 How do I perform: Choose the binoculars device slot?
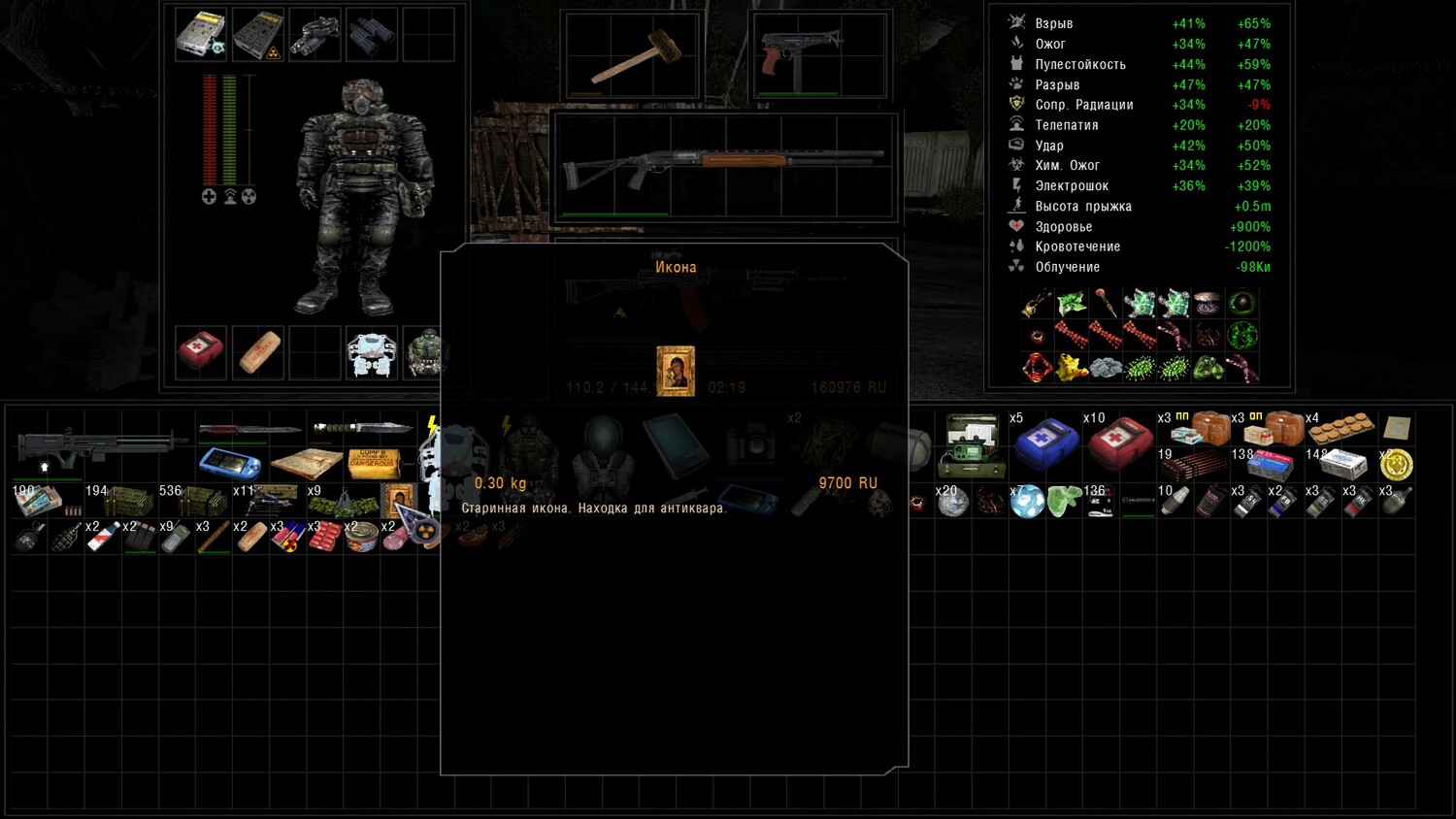[372, 35]
